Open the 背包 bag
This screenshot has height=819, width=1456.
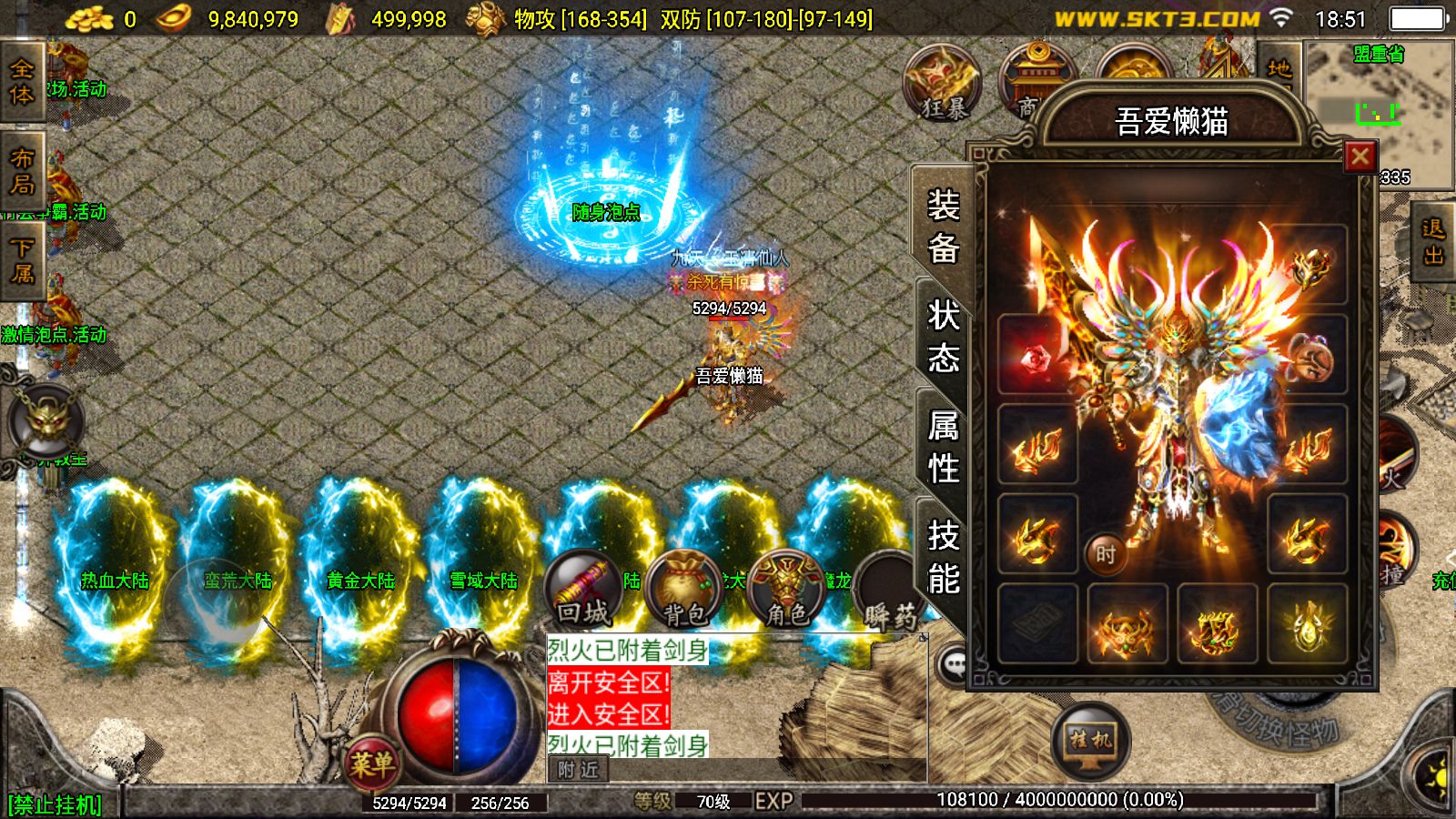click(684, 591)
